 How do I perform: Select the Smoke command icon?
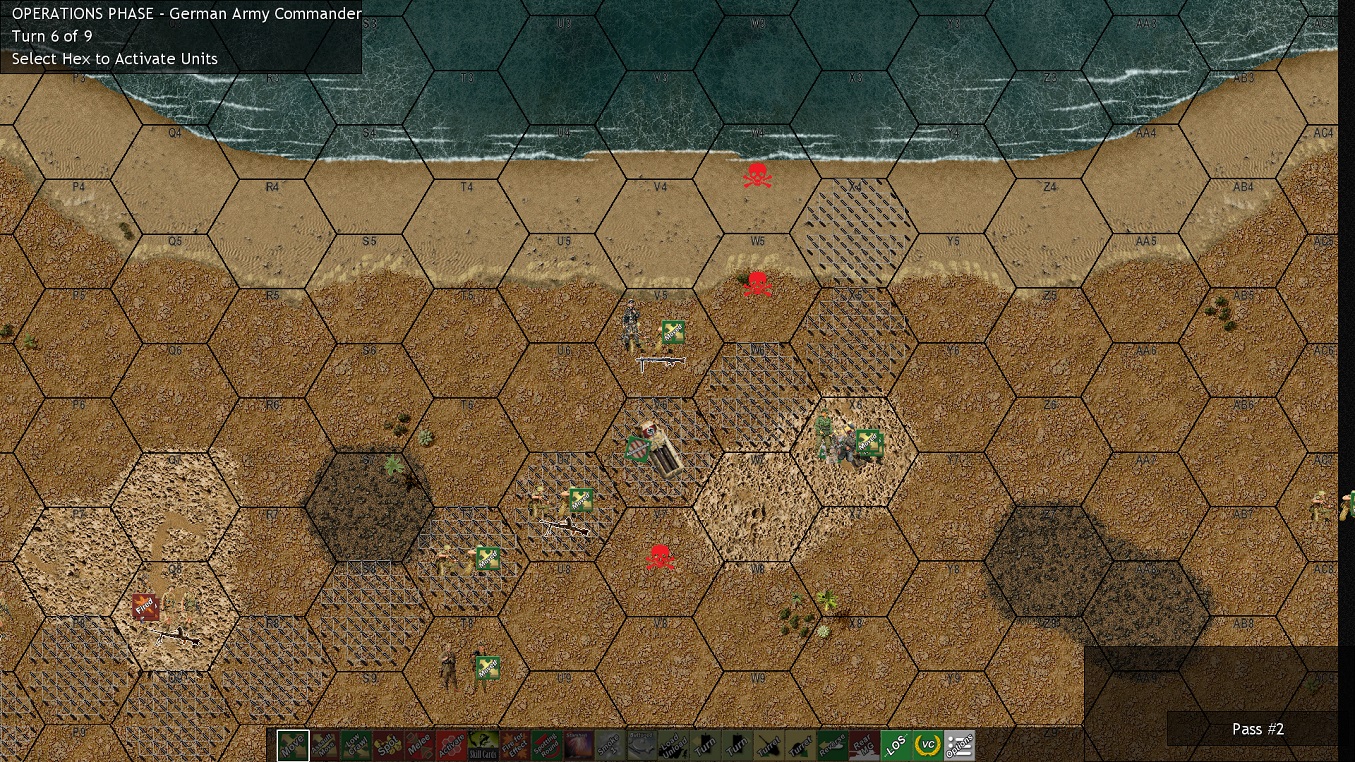point(607,745)
